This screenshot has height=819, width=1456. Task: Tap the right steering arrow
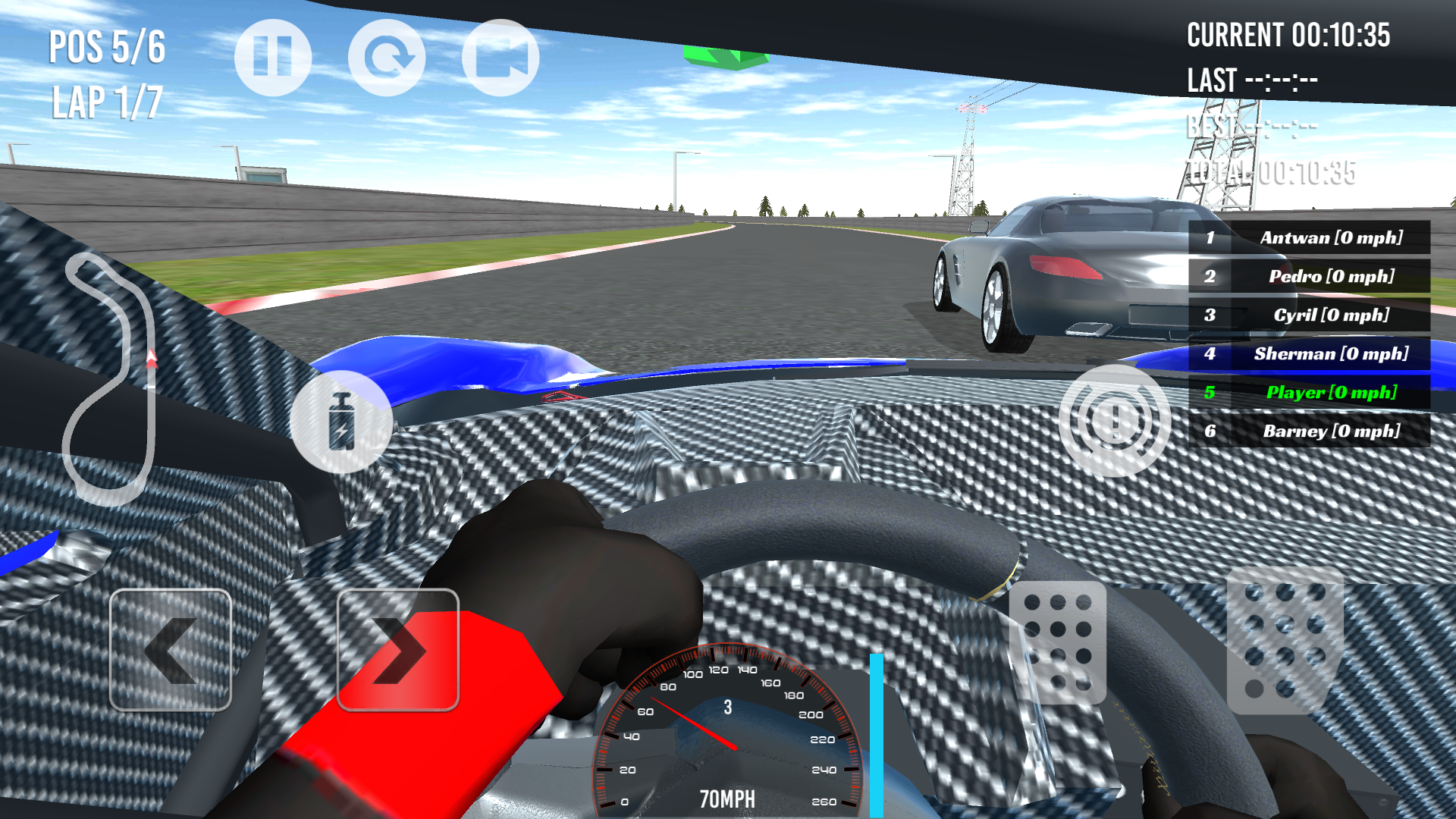tap(397, 648)
